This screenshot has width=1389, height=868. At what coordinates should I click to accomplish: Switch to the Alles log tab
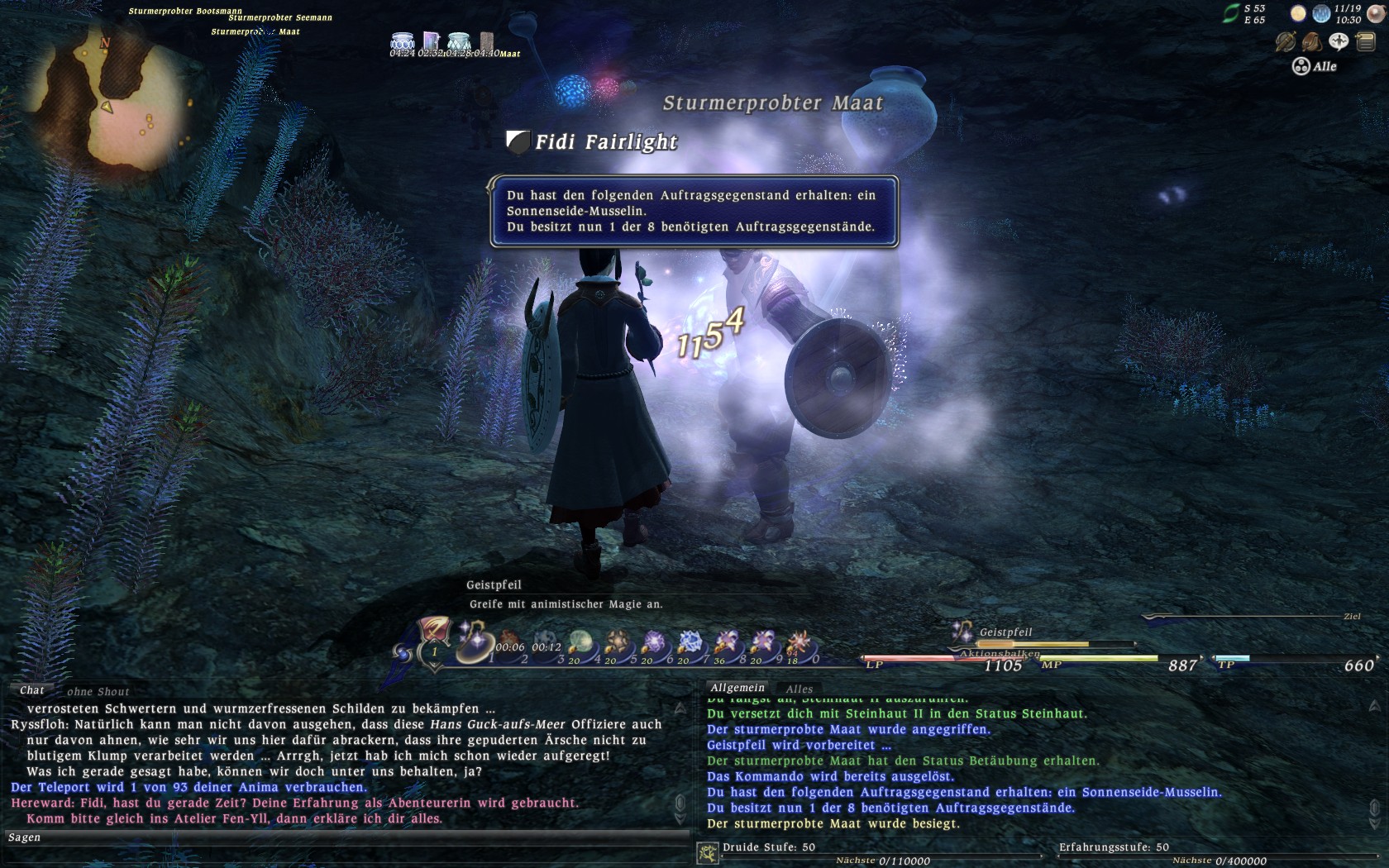tap(799, 689)
